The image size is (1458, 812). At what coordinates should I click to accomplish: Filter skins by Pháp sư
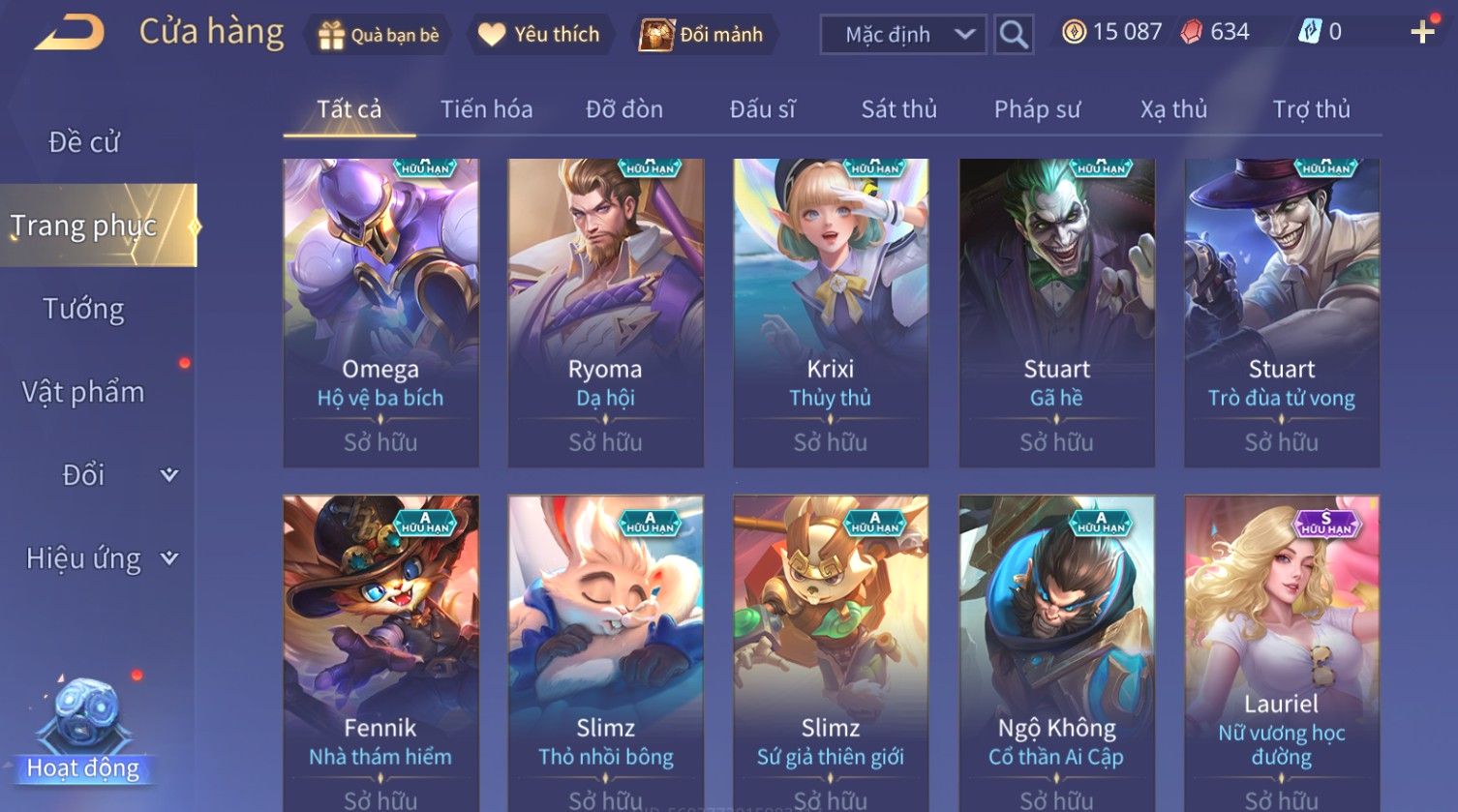click(x=1037, y=109)
